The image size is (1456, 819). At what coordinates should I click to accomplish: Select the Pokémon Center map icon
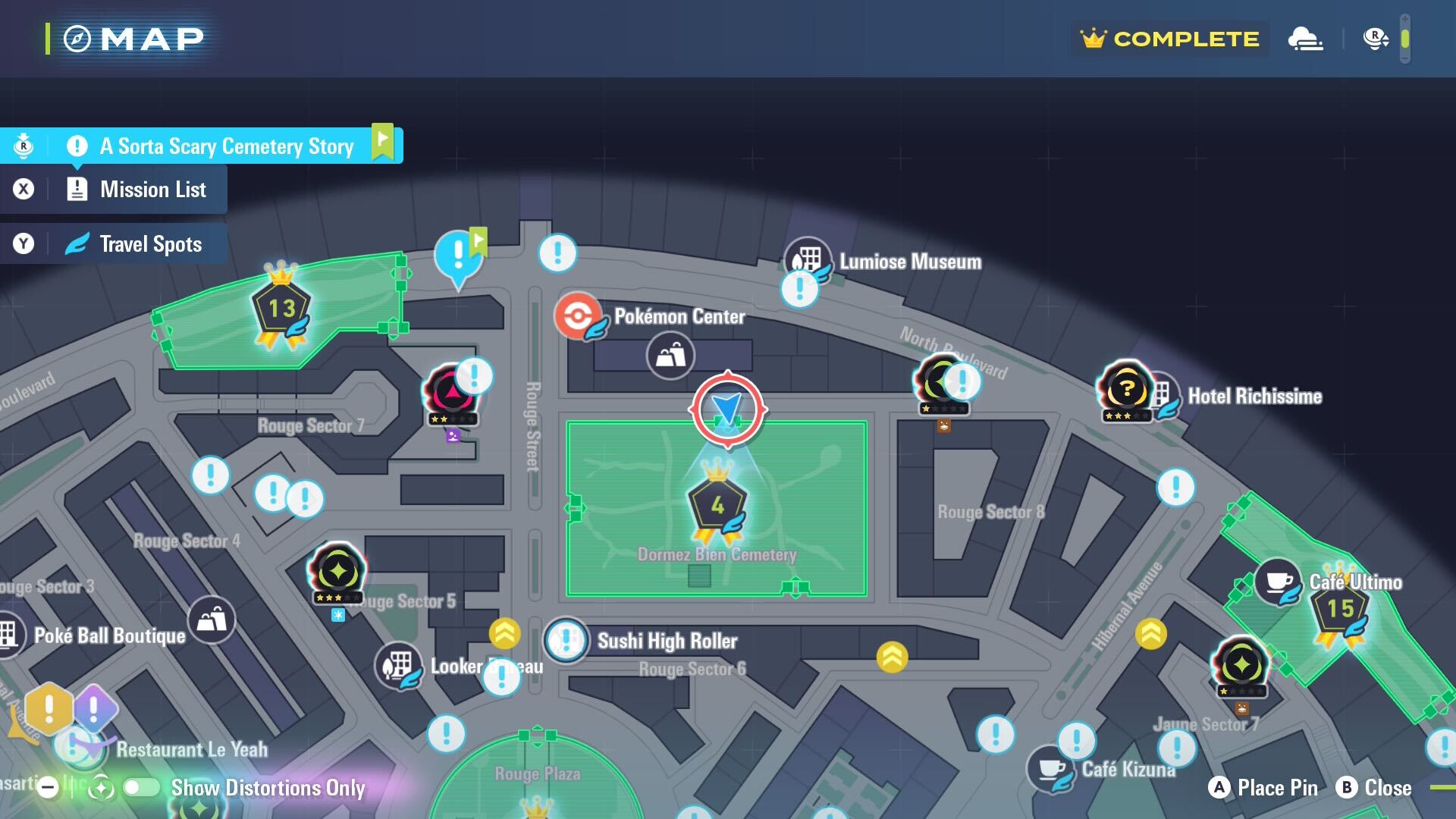pos(579,318)
